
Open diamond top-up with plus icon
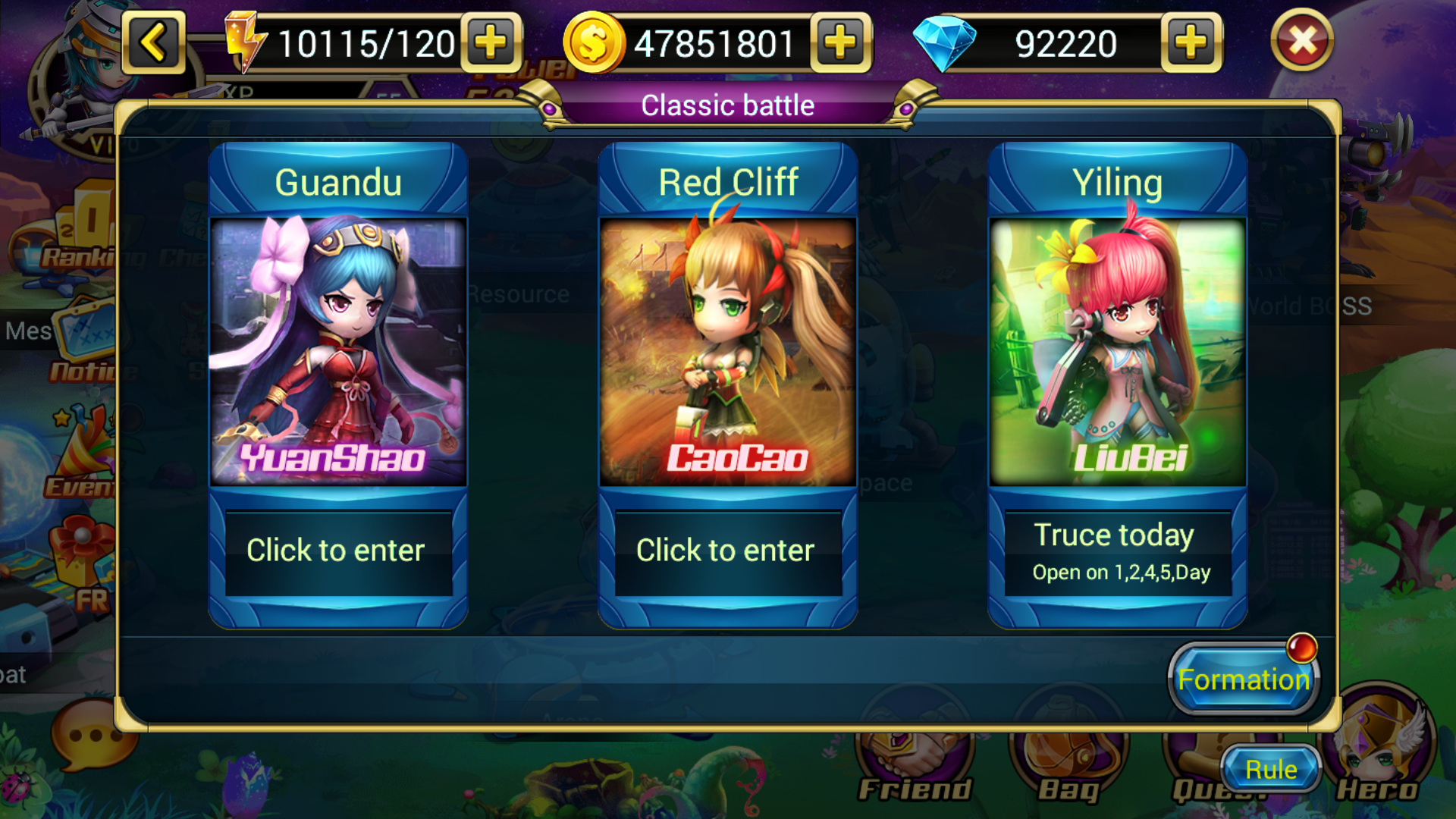(x=1192, y=42)
